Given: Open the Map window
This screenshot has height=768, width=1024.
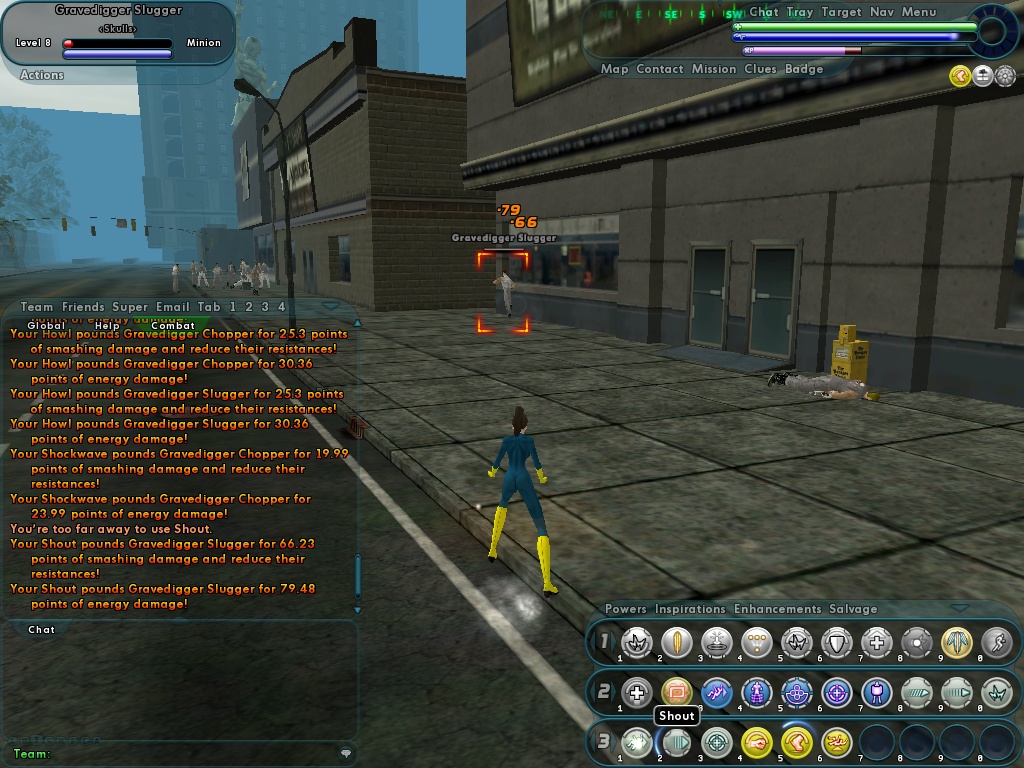Looking at the screenshot, I should coord(614,70).
